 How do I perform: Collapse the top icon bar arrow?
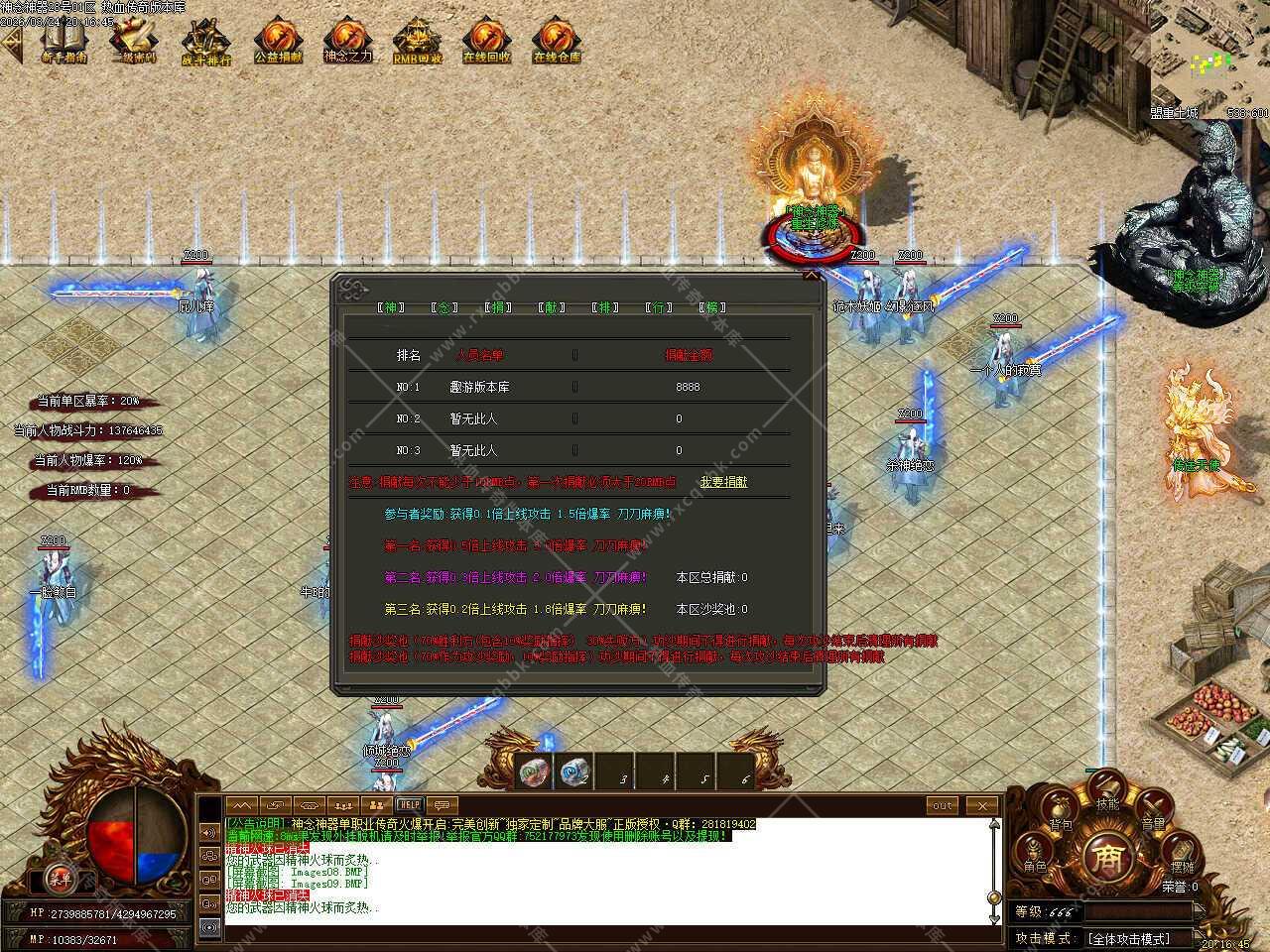click(11, 44)
